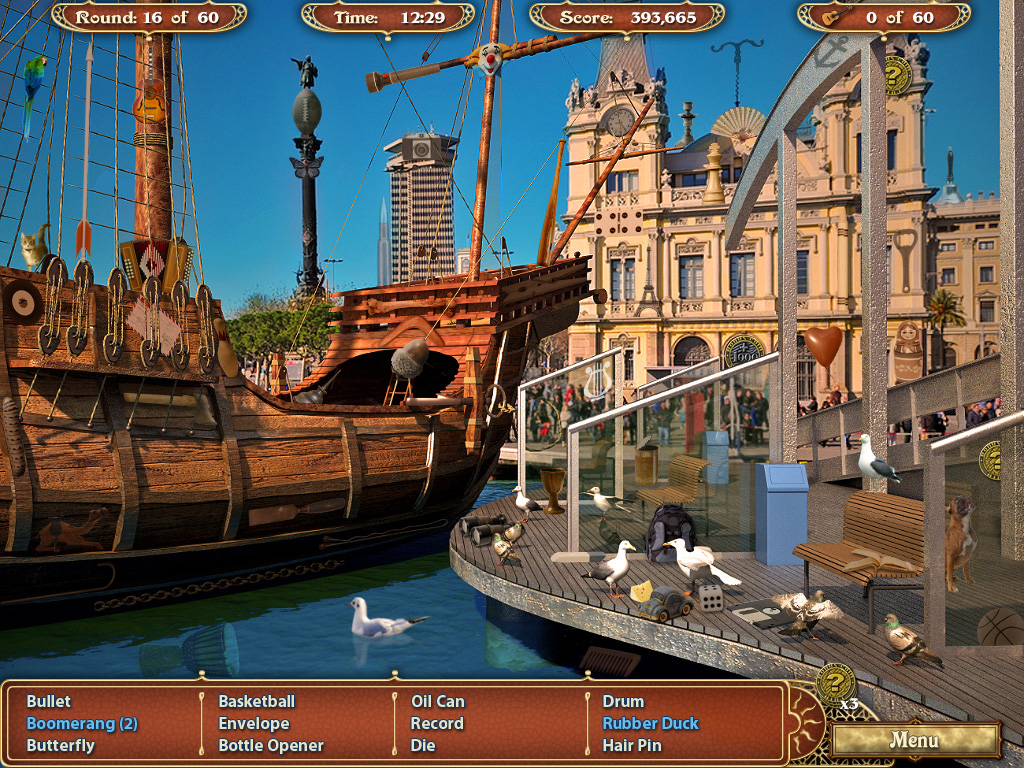
Task: Click Record in the object list
Action: (x=437, y=723)
